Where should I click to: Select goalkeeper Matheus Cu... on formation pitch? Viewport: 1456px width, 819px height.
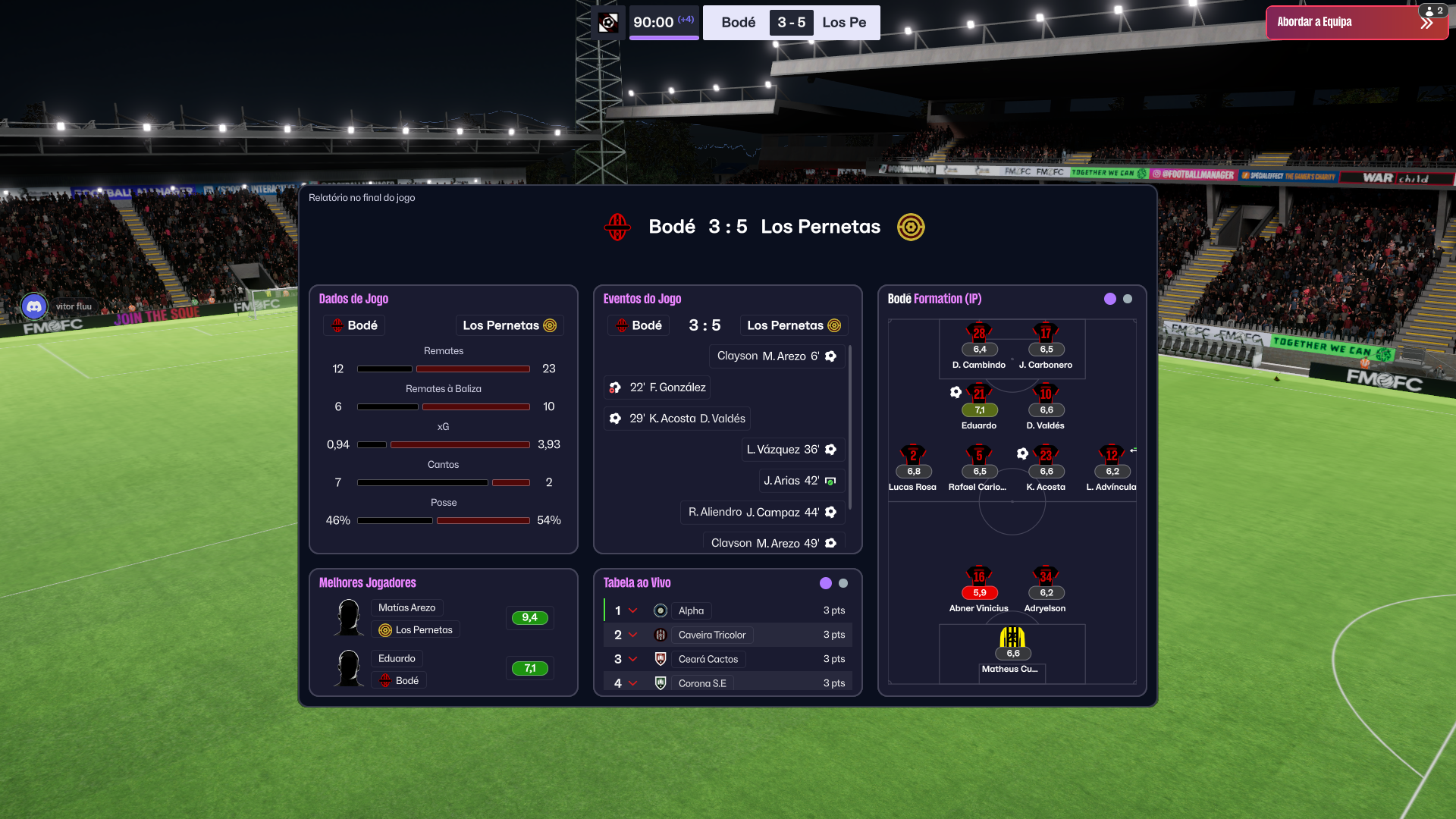[1012, 641]
